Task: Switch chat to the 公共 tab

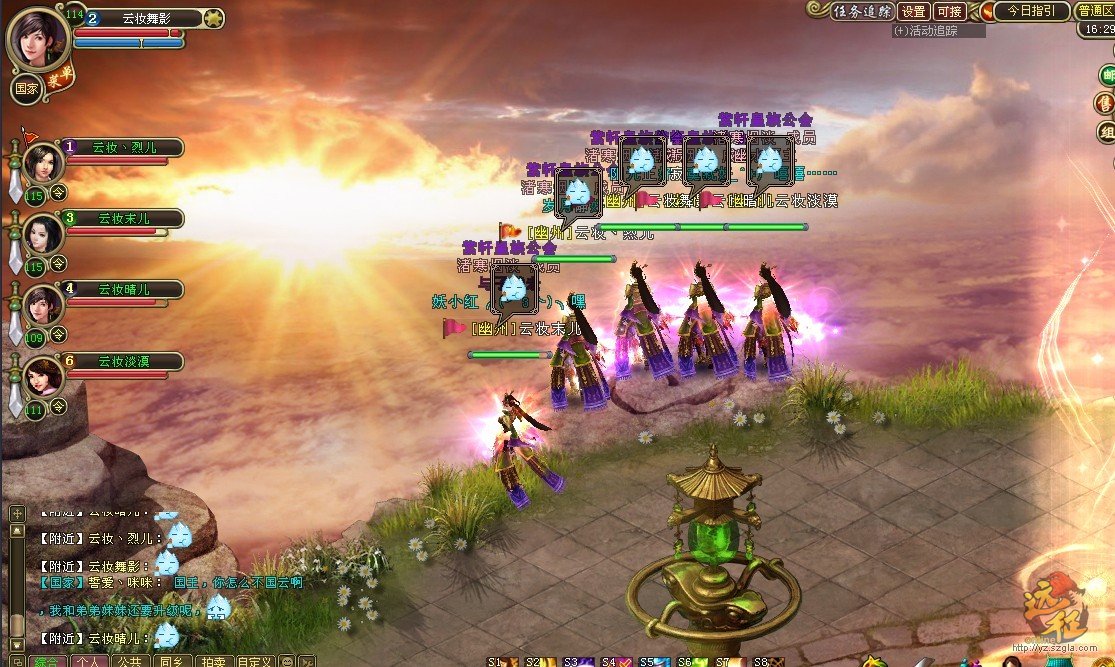Action: pyautogui.click(x=129, y=661)
